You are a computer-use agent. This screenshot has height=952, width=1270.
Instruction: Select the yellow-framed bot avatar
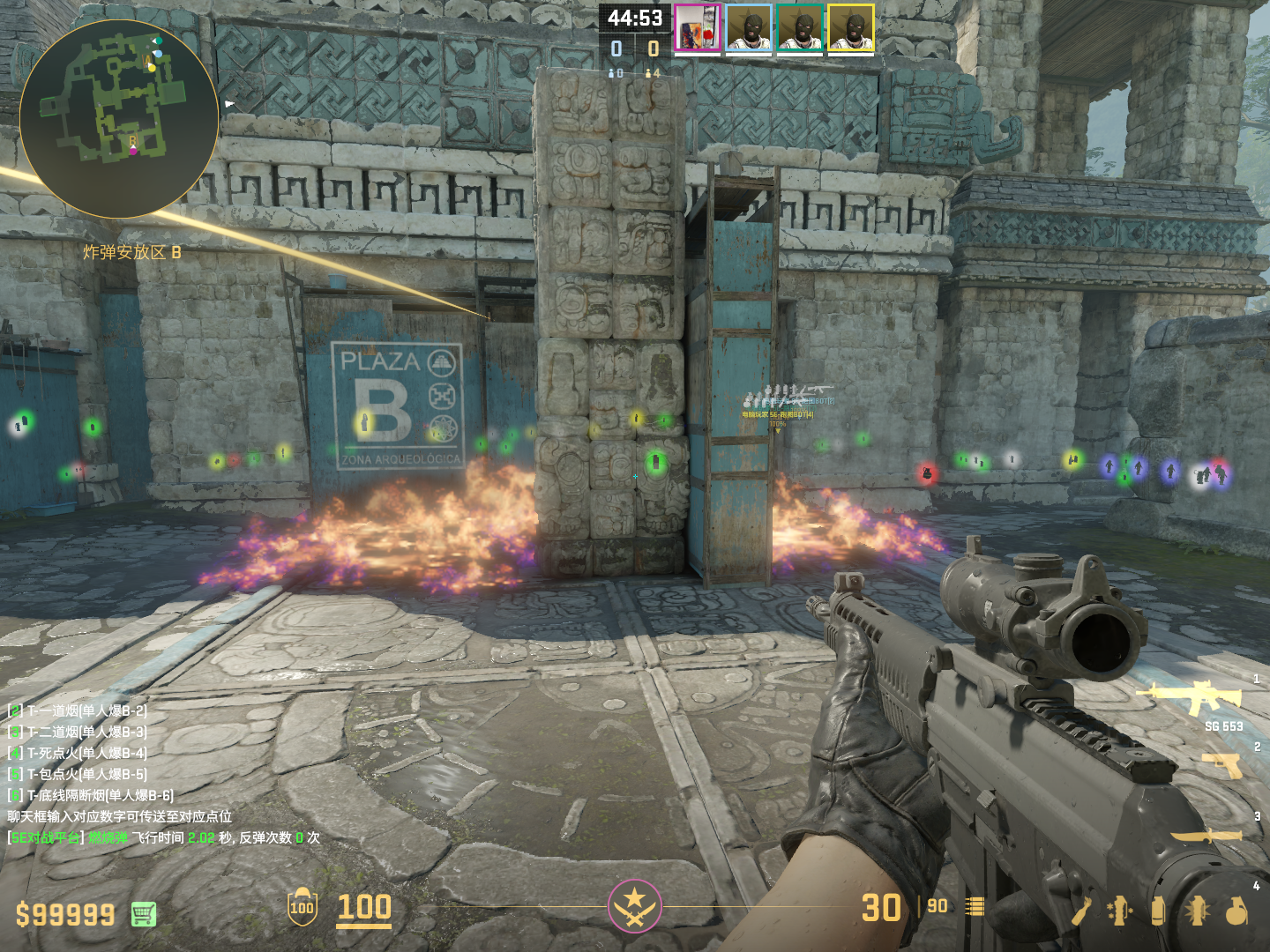click(x=851, y=28)
